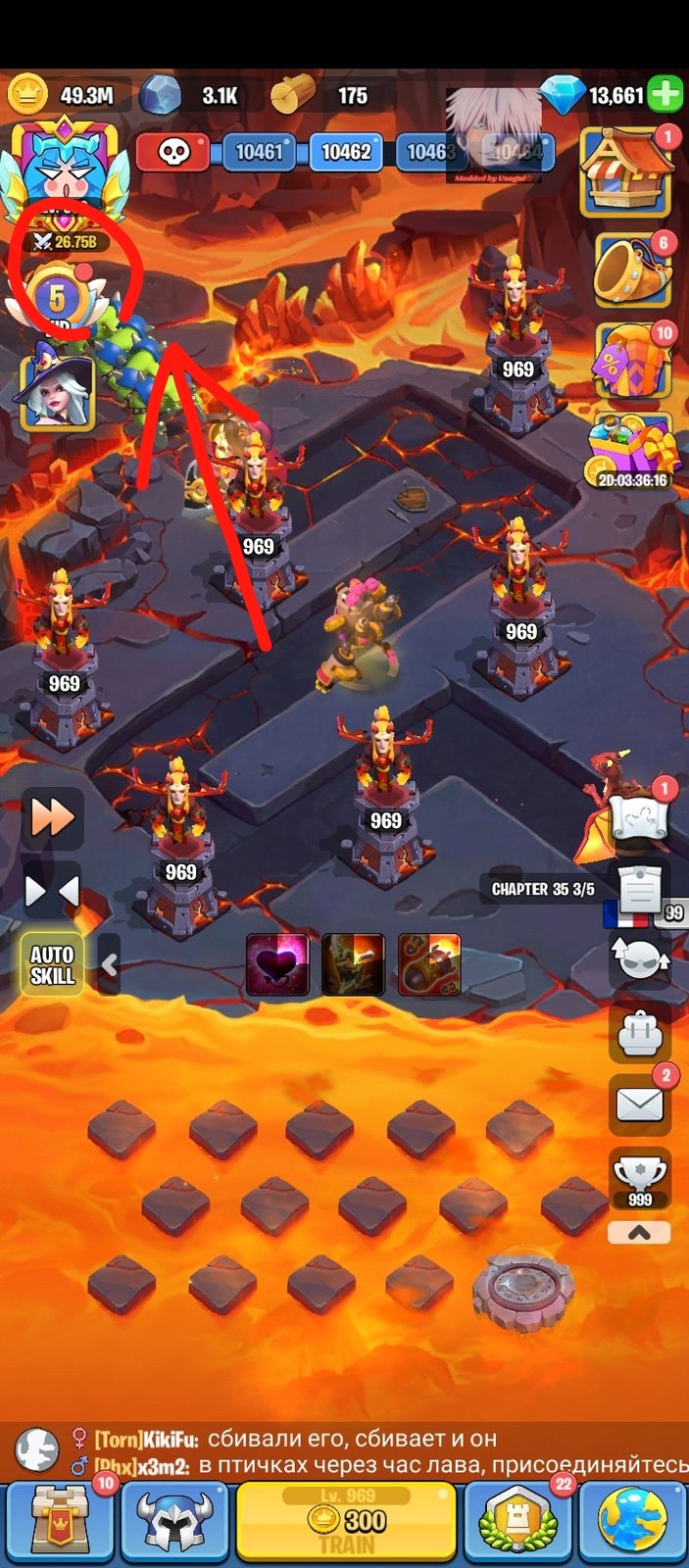
Task: Activate the cannon fire skill
Action: click(x=429, y=964)
